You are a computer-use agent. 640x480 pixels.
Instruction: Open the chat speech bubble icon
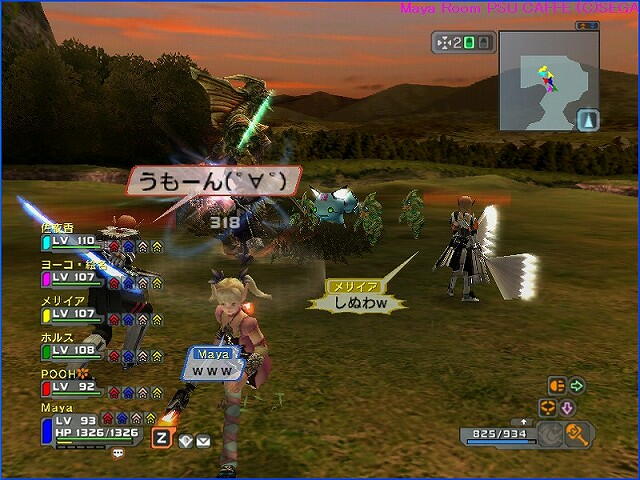point(118,453)
